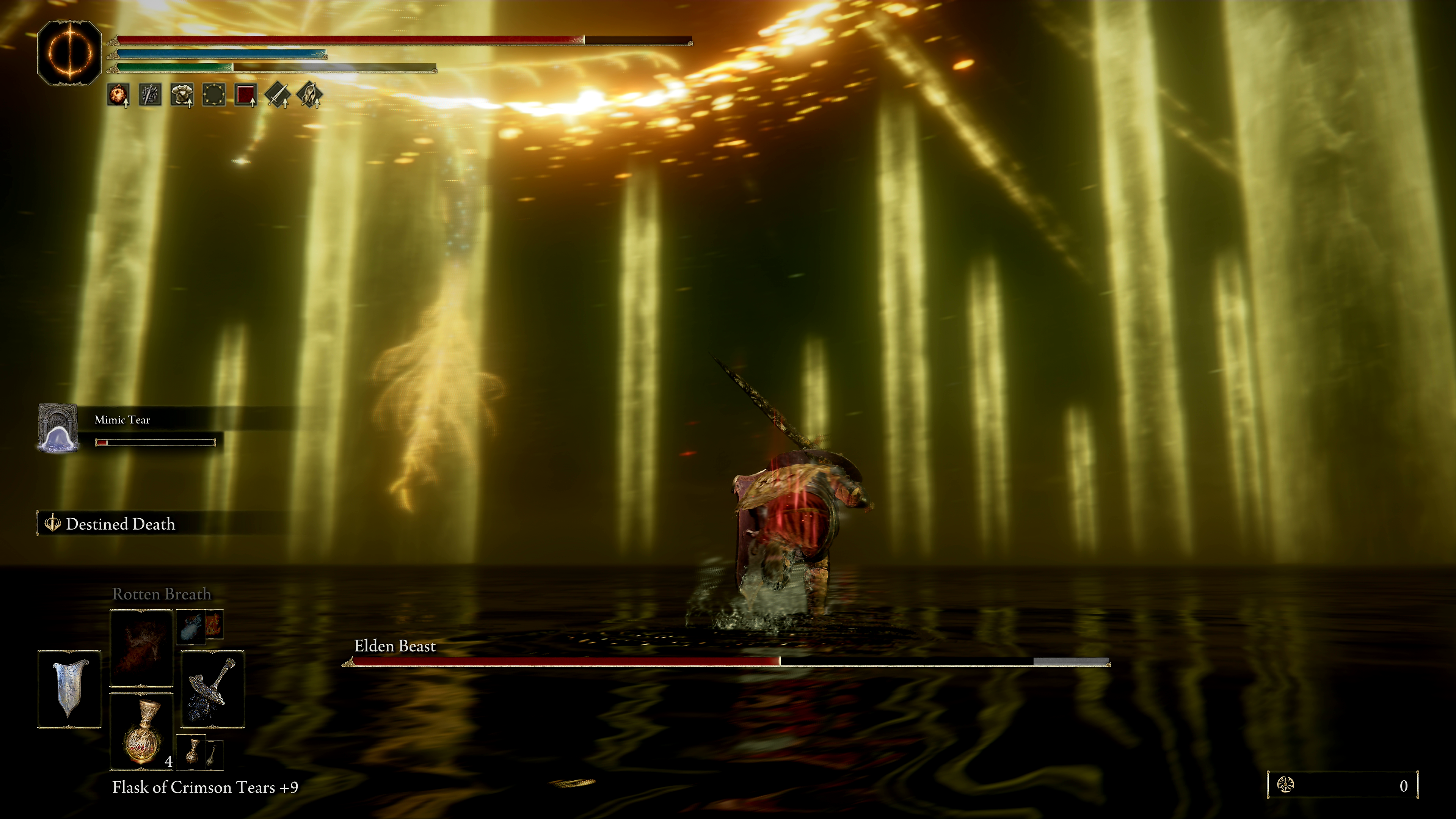This screenshot has width=1456, height=819.
Task: Inspect the fiery orb buff icon
Action: pos(118,94)
